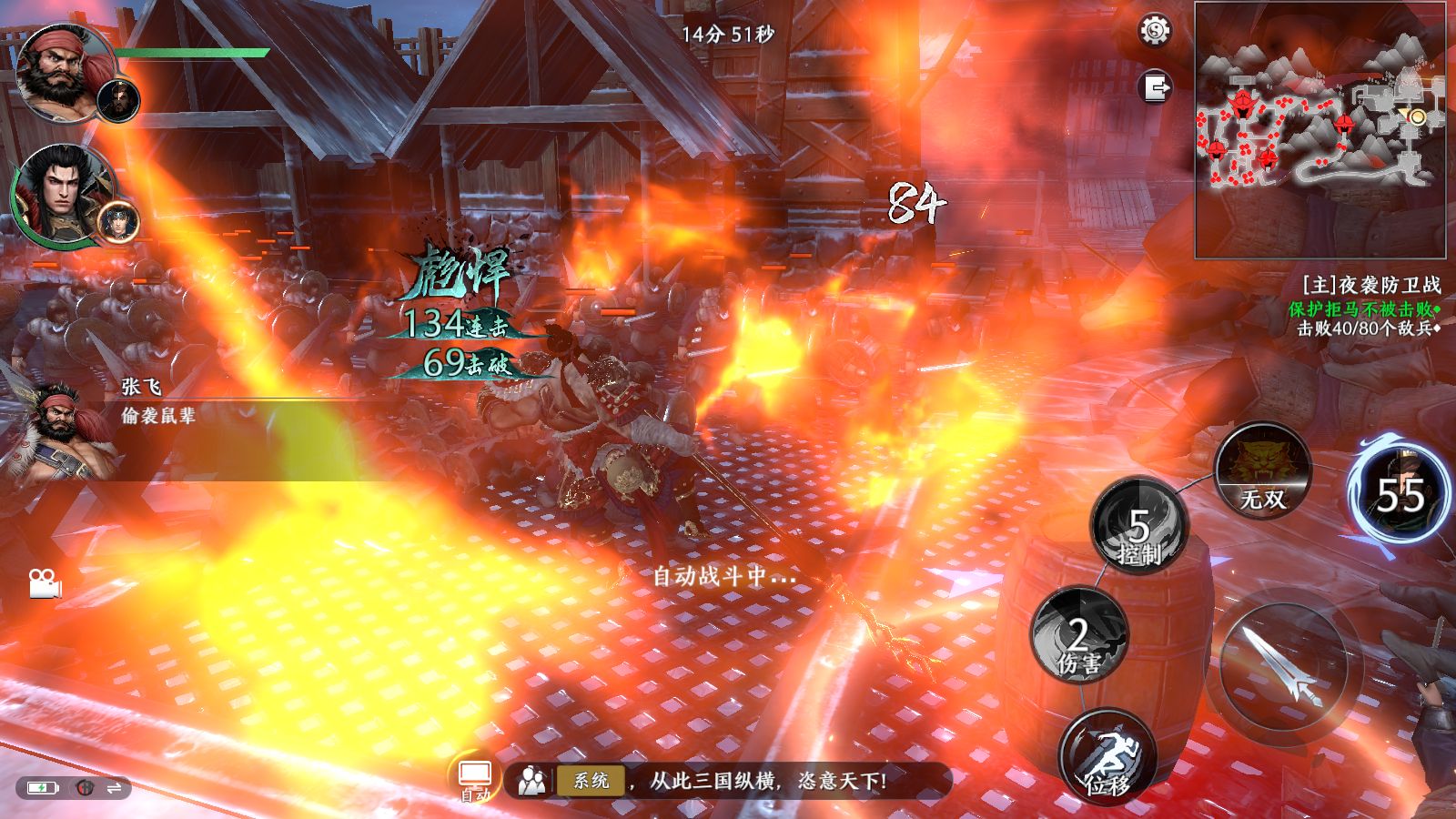Tap the 位移 dash skill

pos(1107,757)
